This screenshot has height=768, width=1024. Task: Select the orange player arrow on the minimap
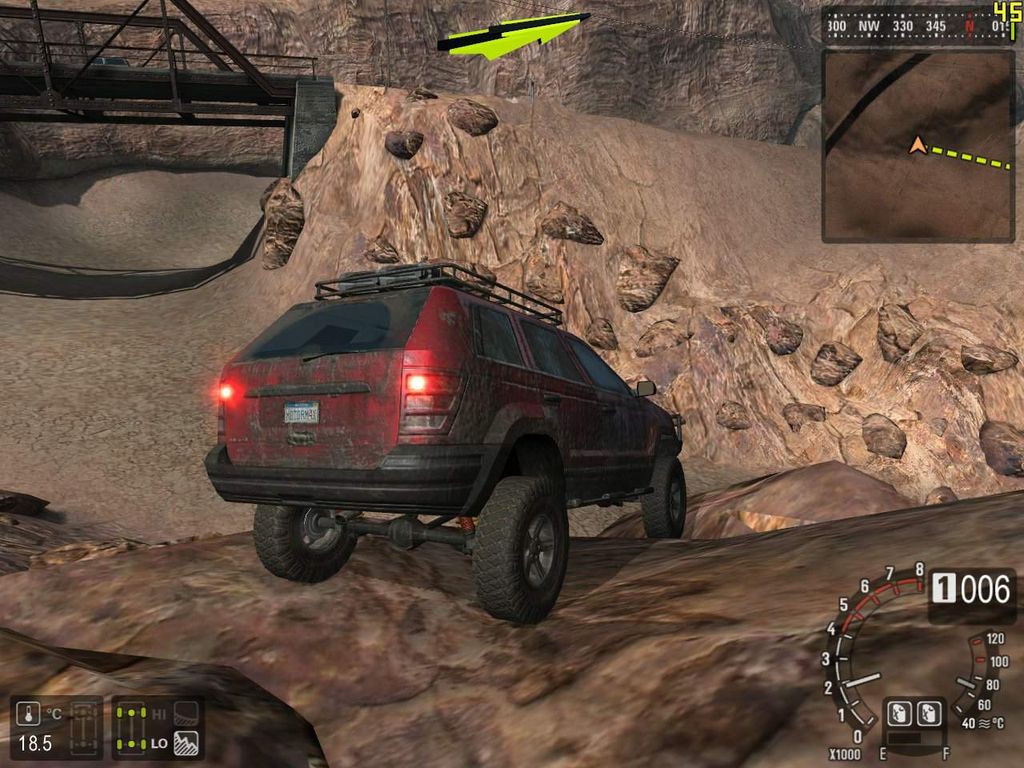coord(917,146)
